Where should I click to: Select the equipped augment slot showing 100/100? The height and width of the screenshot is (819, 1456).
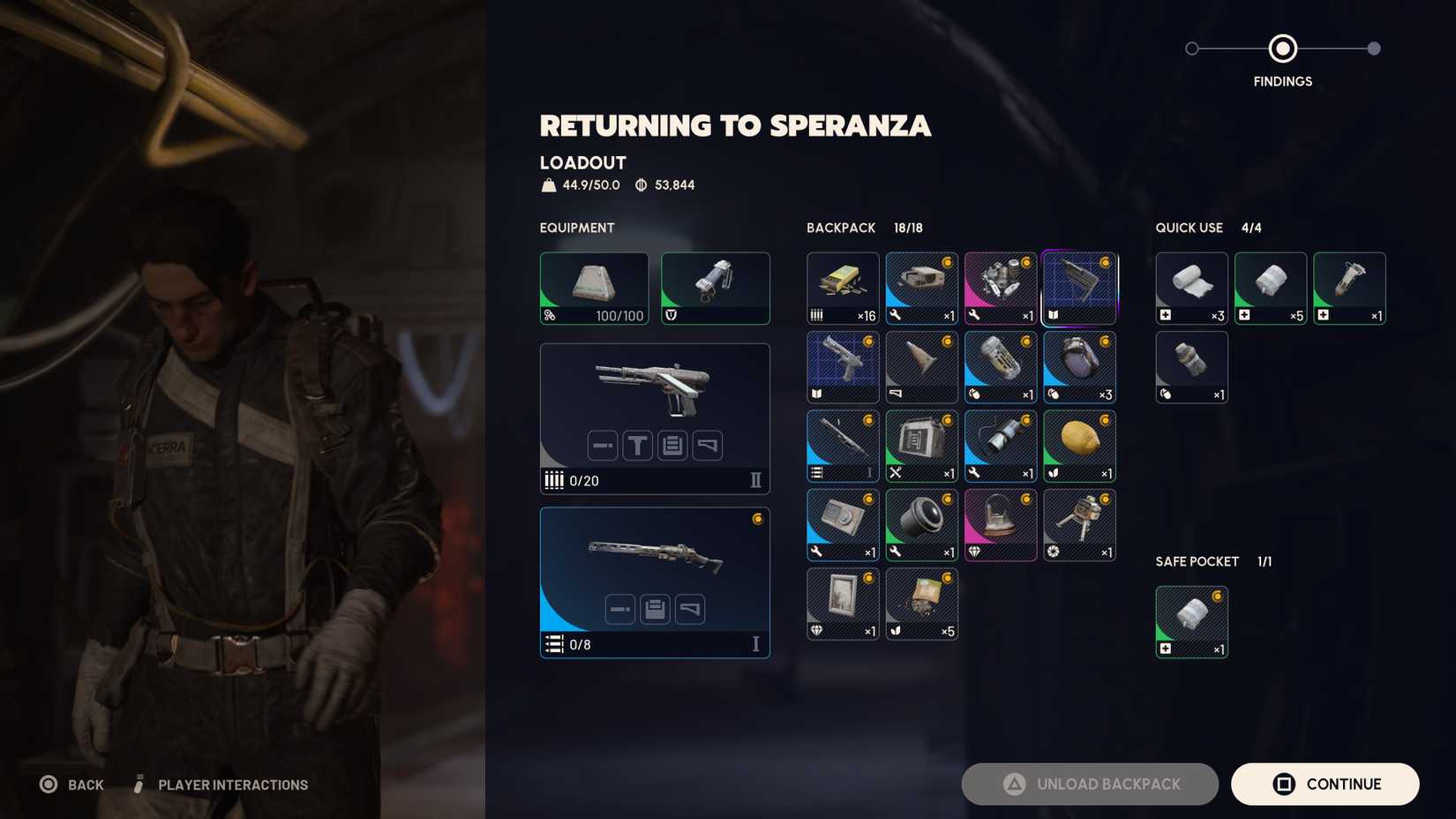click(594, 288)
